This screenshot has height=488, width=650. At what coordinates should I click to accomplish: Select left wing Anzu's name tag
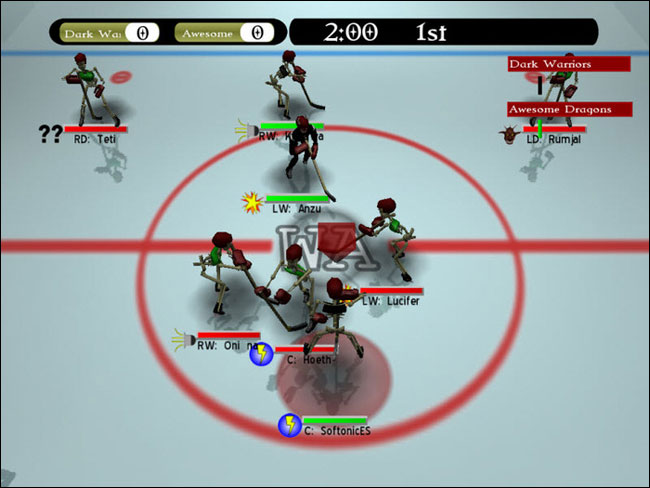coord(296,209)
